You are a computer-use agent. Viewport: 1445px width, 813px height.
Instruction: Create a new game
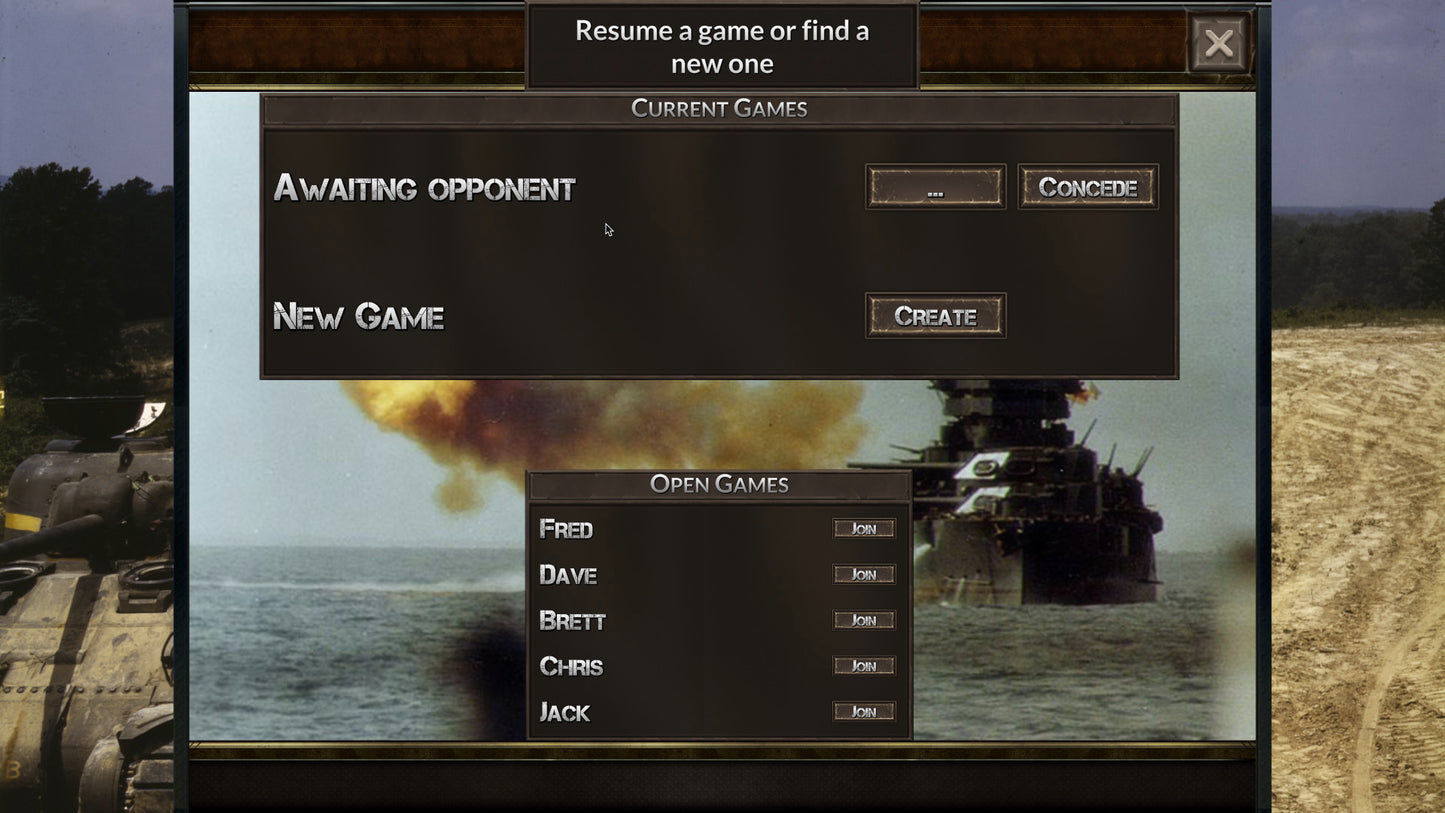point(935,315)
